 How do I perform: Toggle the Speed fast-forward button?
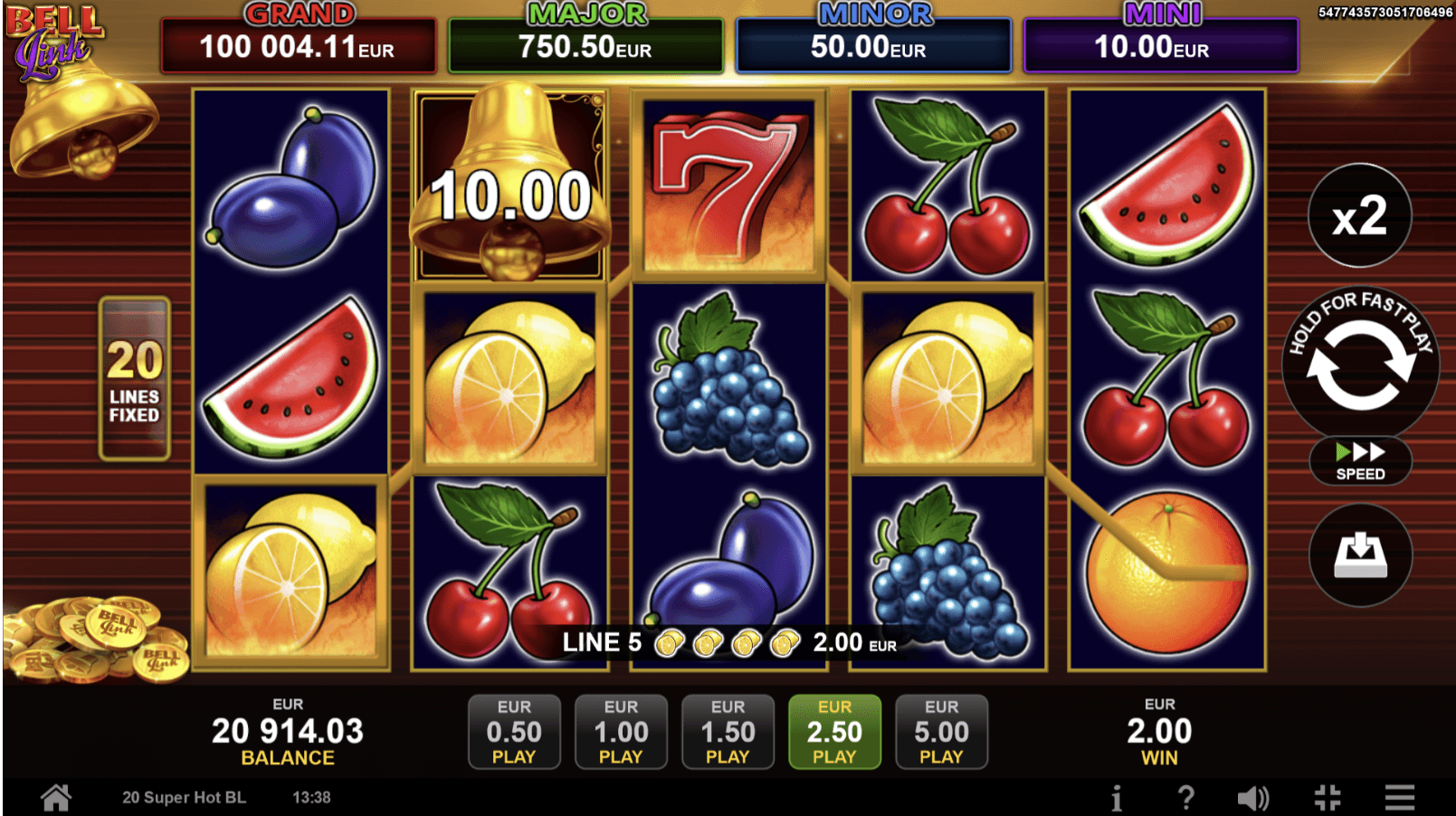pos(1359,460)
